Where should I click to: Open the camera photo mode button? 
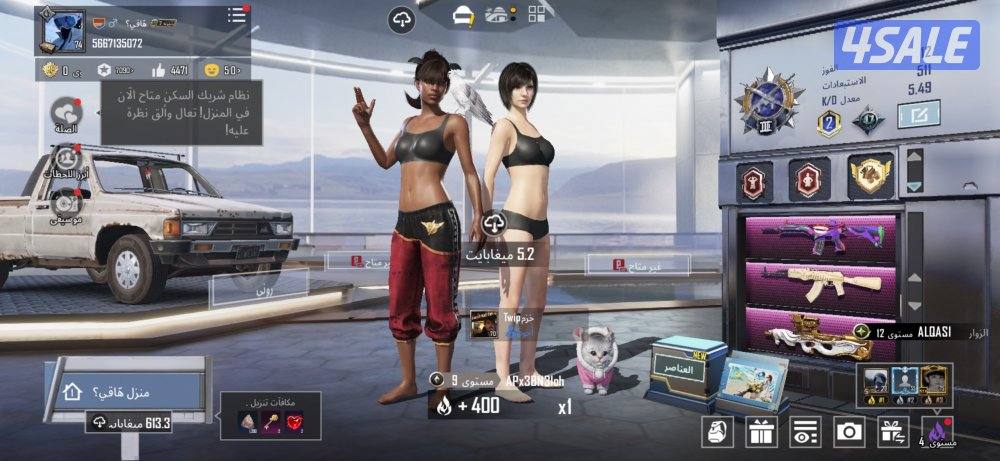pos(849,432)
